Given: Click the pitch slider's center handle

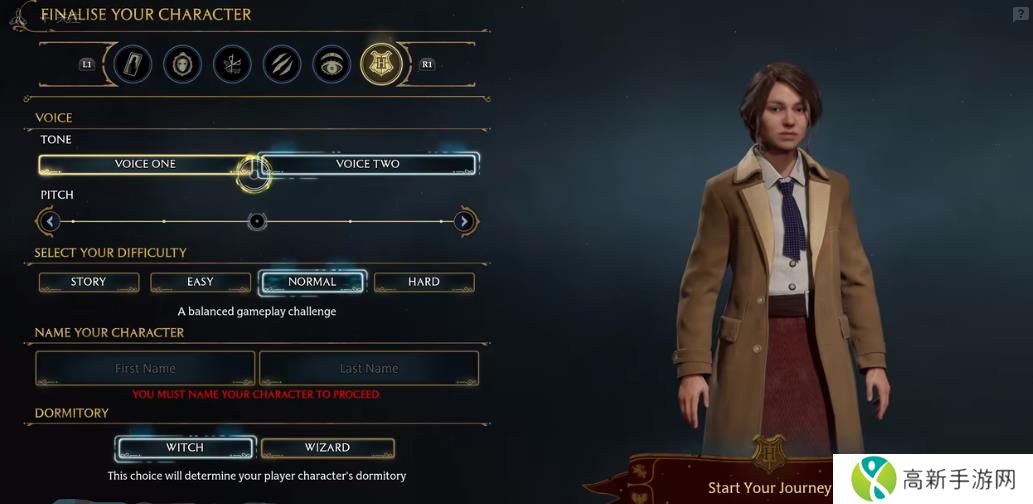Looking at the screenshot, I should (257, 221).
